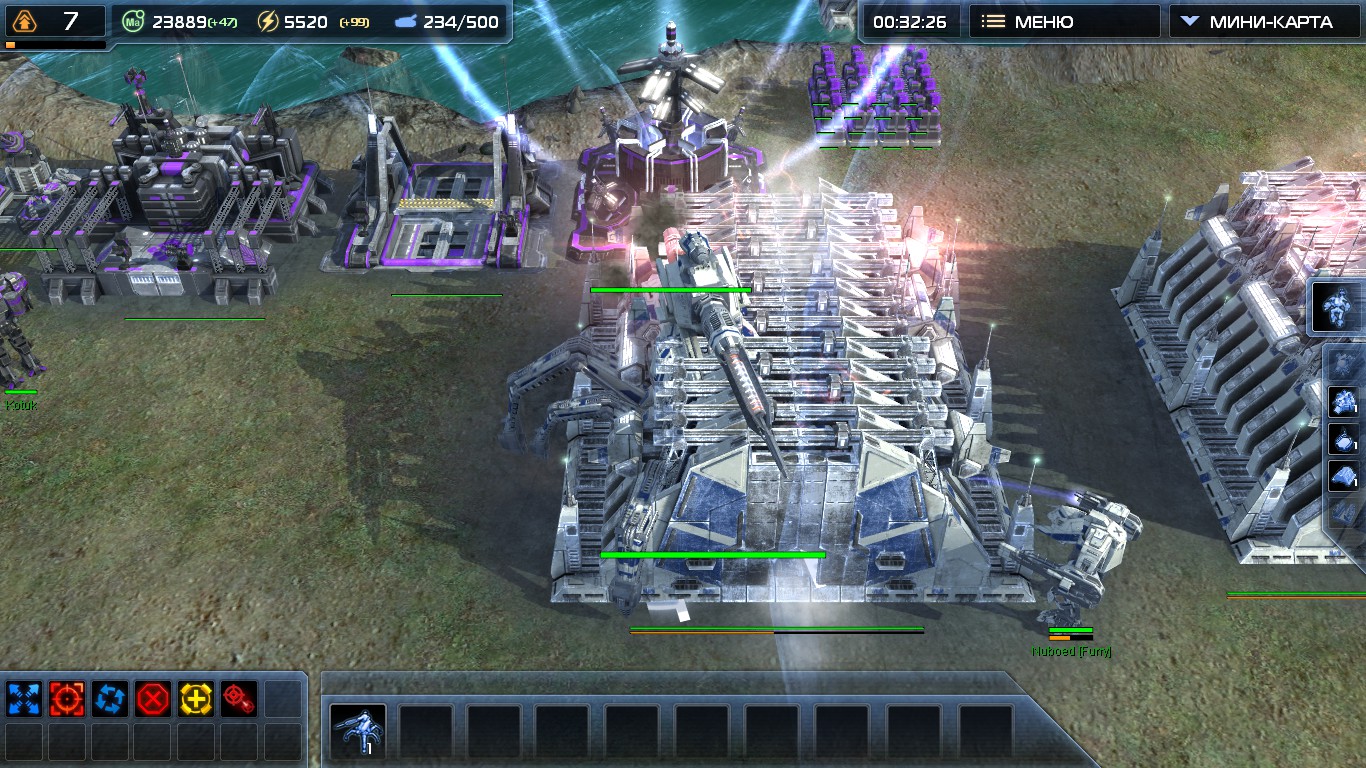Select the Move order icon
The width and height of the screenshot is (1366, 768).
(x=23, y=698)
